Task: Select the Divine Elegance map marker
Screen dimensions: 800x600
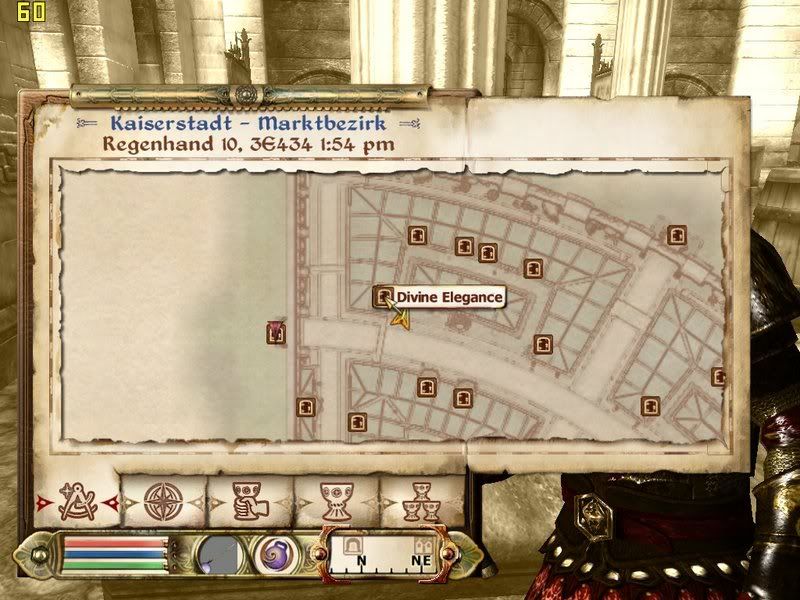Action: (383, 296)
